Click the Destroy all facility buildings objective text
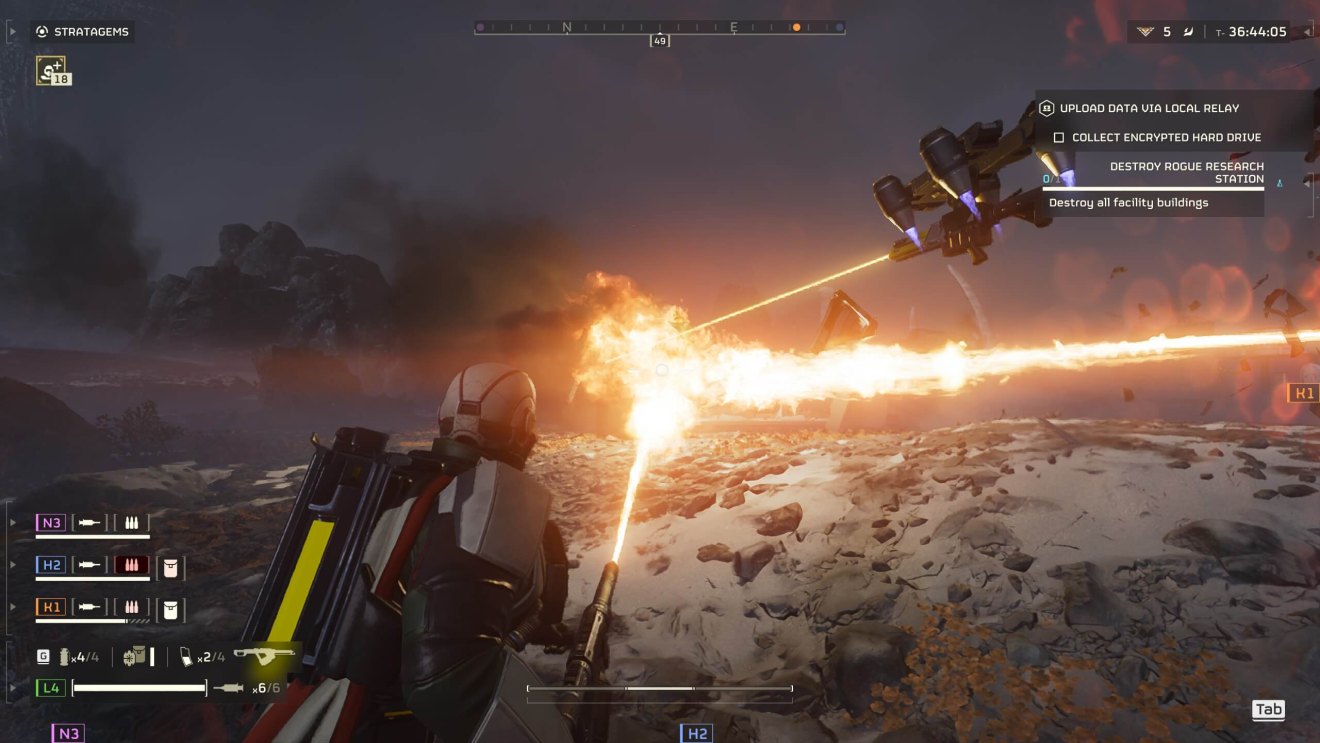This screenshot has width=1320, height=743. click(x=1129, y=202)
